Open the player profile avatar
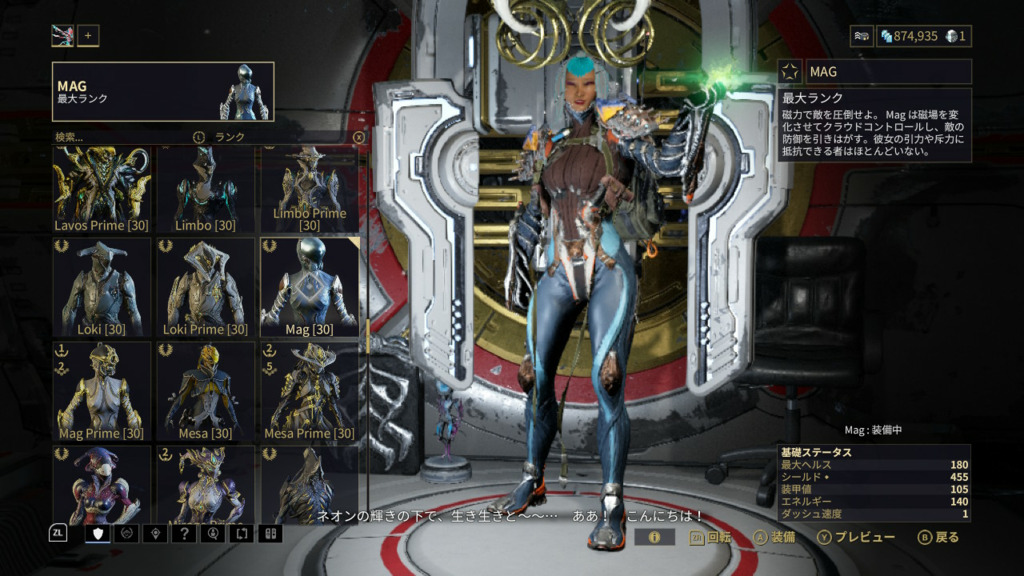Viewport: 1024px width, 576px height. 63,36
